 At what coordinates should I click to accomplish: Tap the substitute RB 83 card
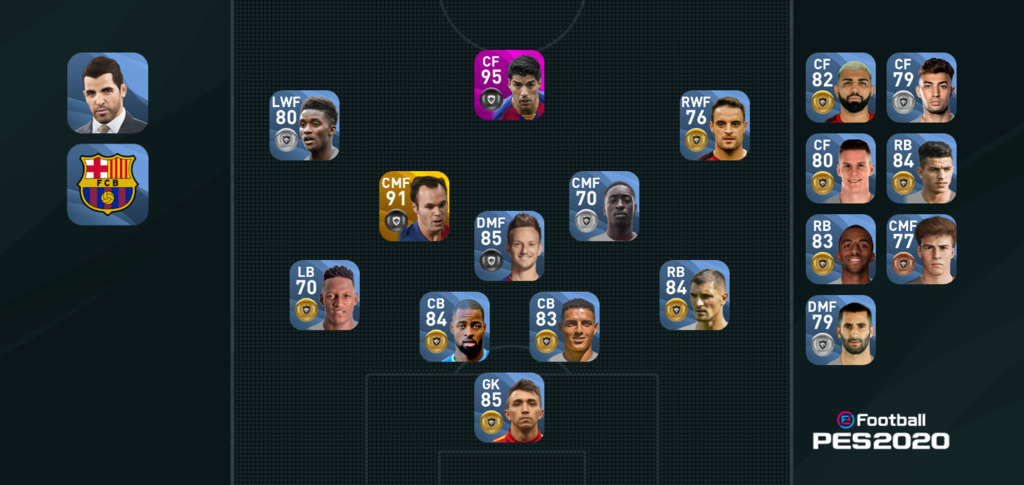(x=840, y=250)
